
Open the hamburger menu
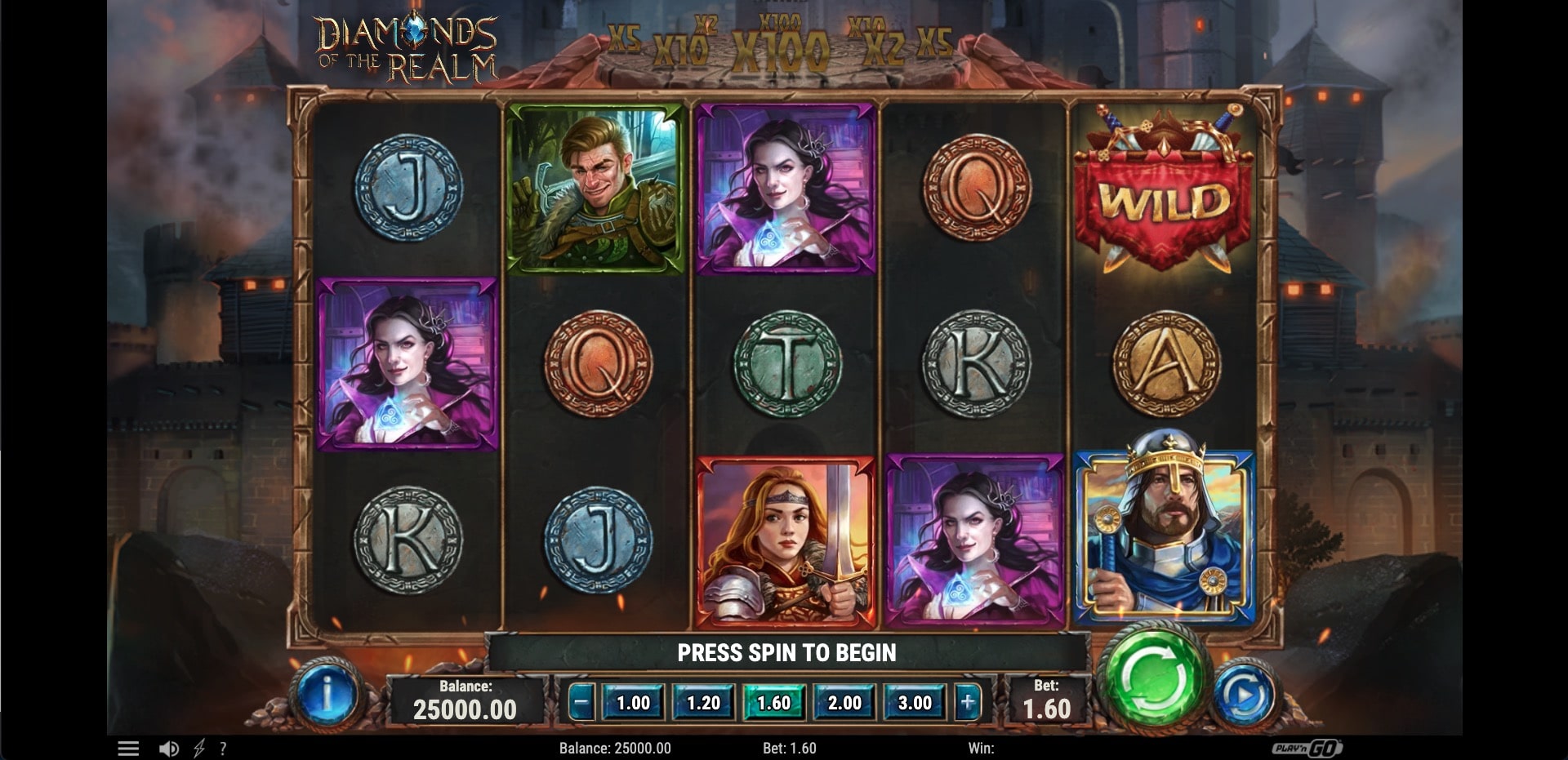pyautogui.click(x=128, y=749)
